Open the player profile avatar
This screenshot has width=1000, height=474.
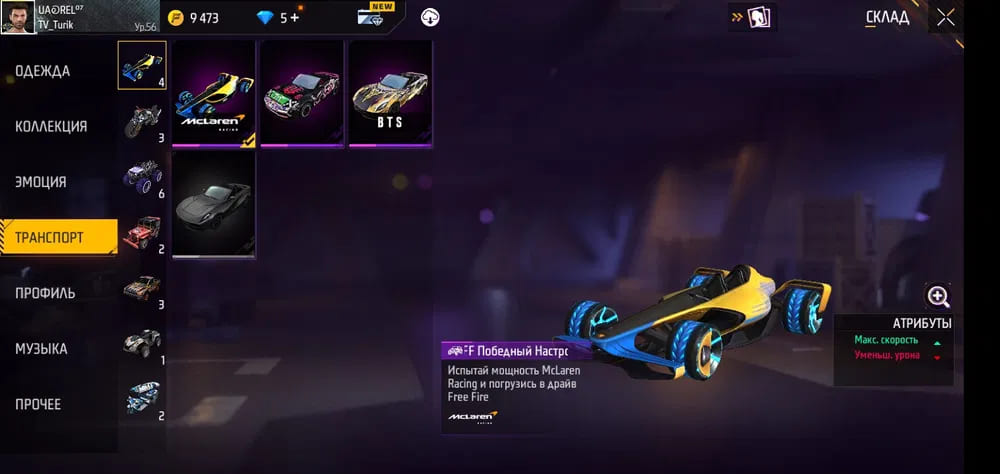[x=18, y=17]
